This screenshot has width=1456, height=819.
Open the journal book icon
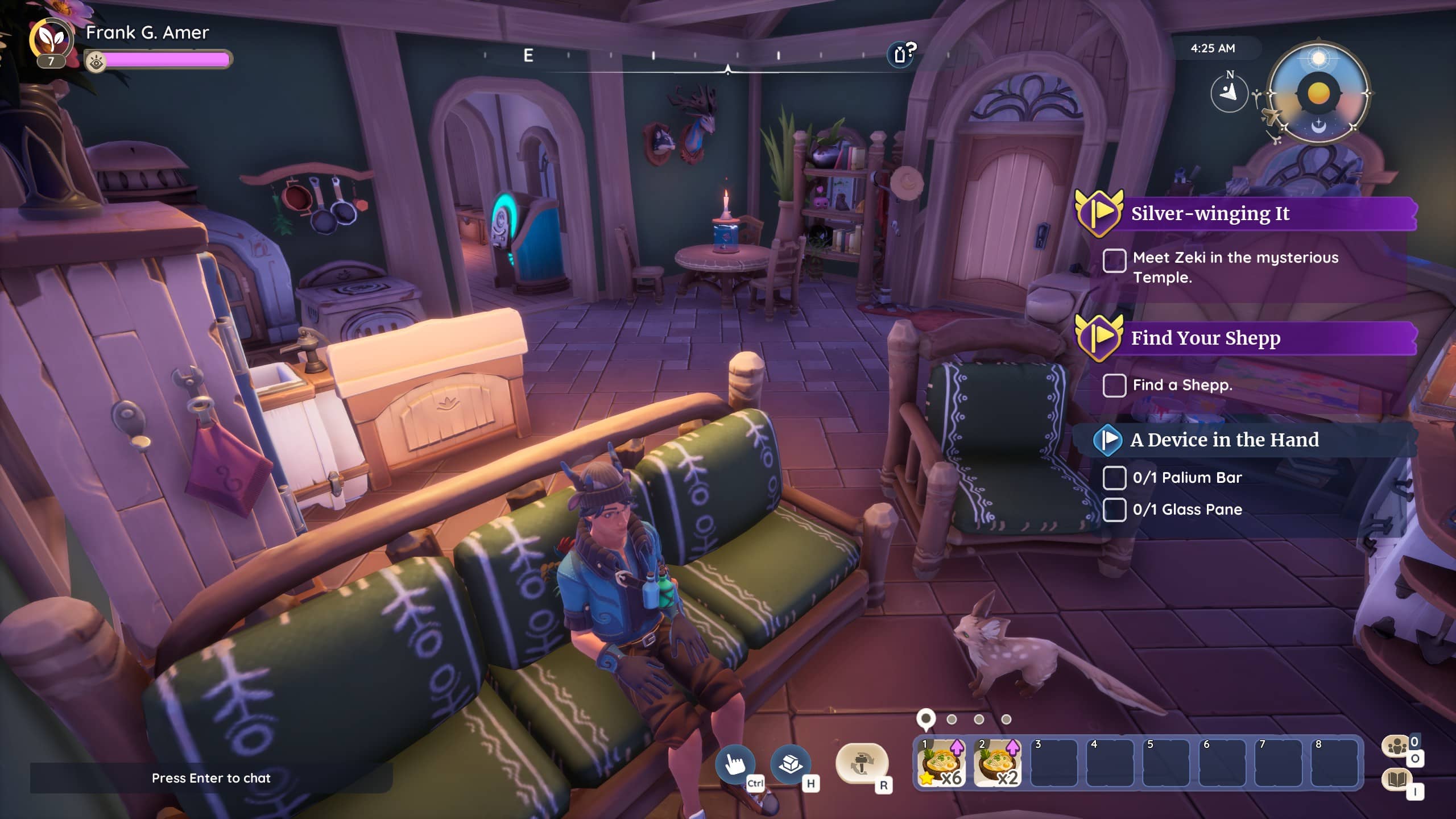(1397, 779)
